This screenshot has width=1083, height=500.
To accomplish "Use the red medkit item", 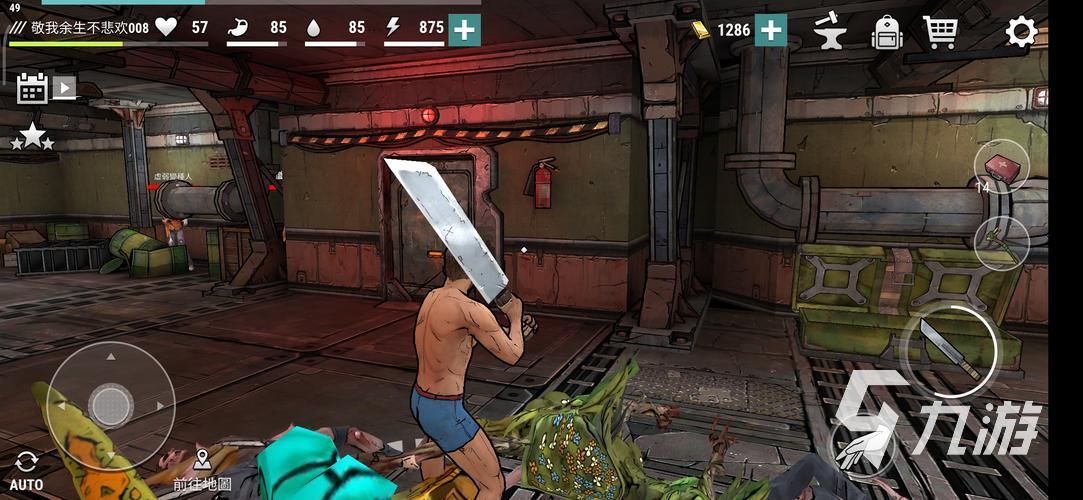I will [1001, 167].
